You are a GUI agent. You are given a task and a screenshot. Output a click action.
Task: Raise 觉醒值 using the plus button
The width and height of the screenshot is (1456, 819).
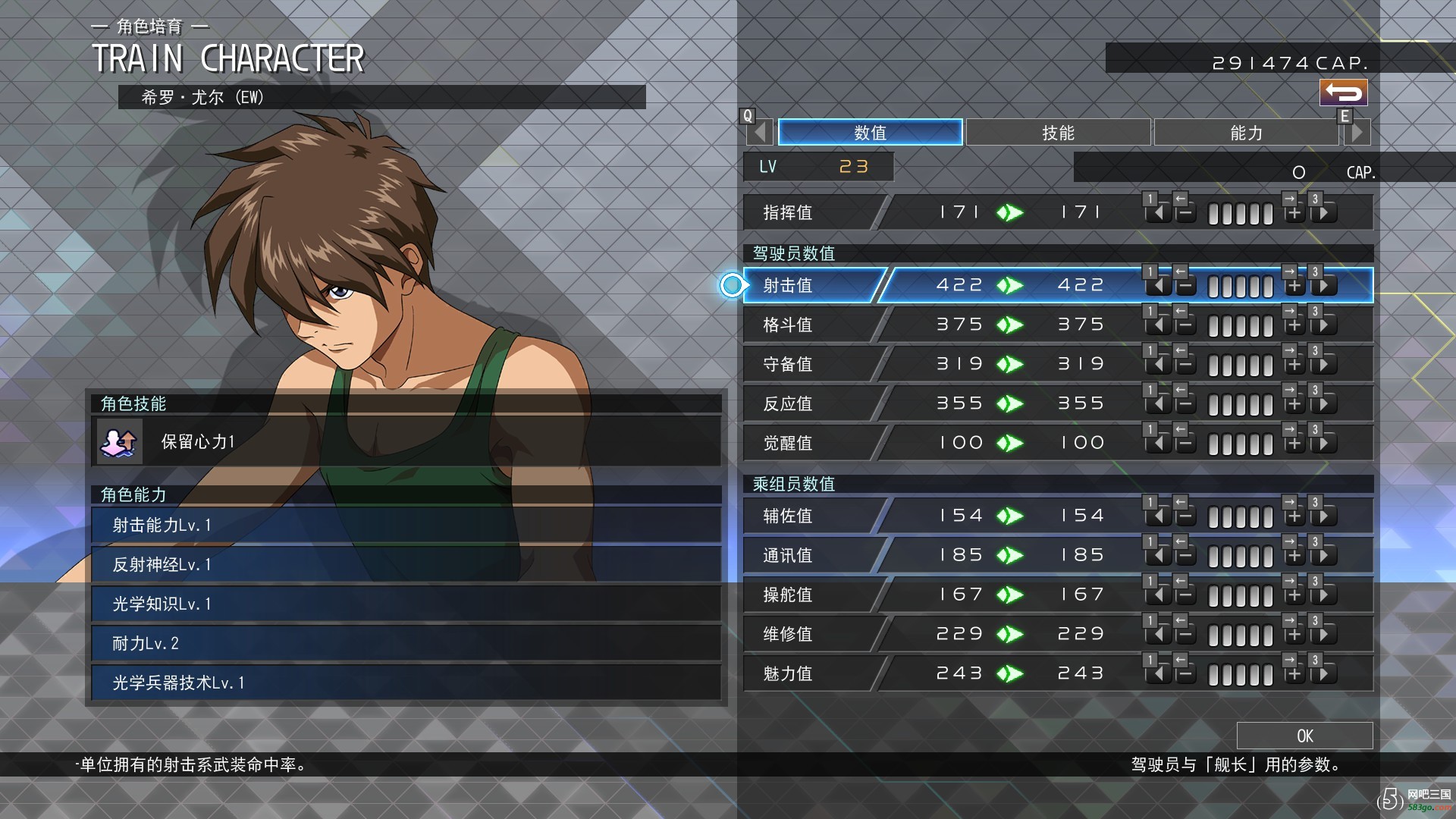[x=1294, y=444]
